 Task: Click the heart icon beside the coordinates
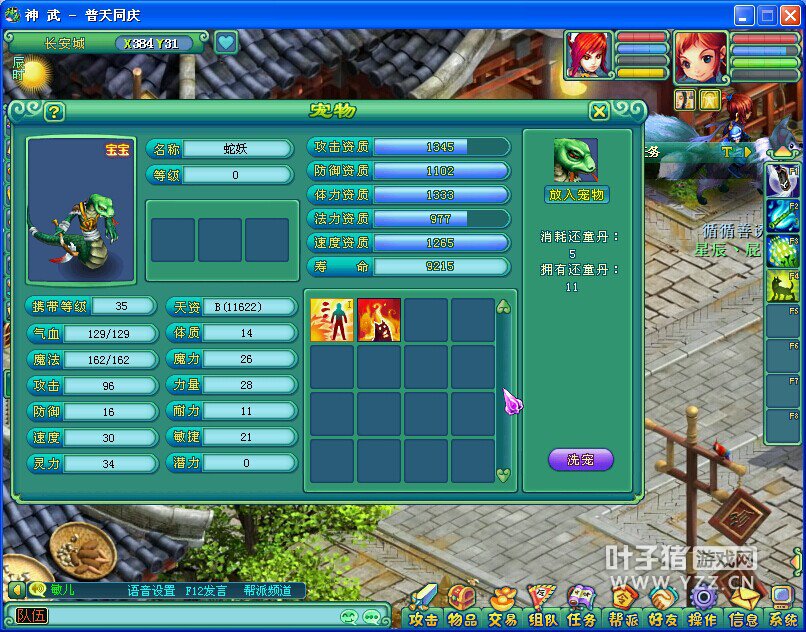coord(226,43)
